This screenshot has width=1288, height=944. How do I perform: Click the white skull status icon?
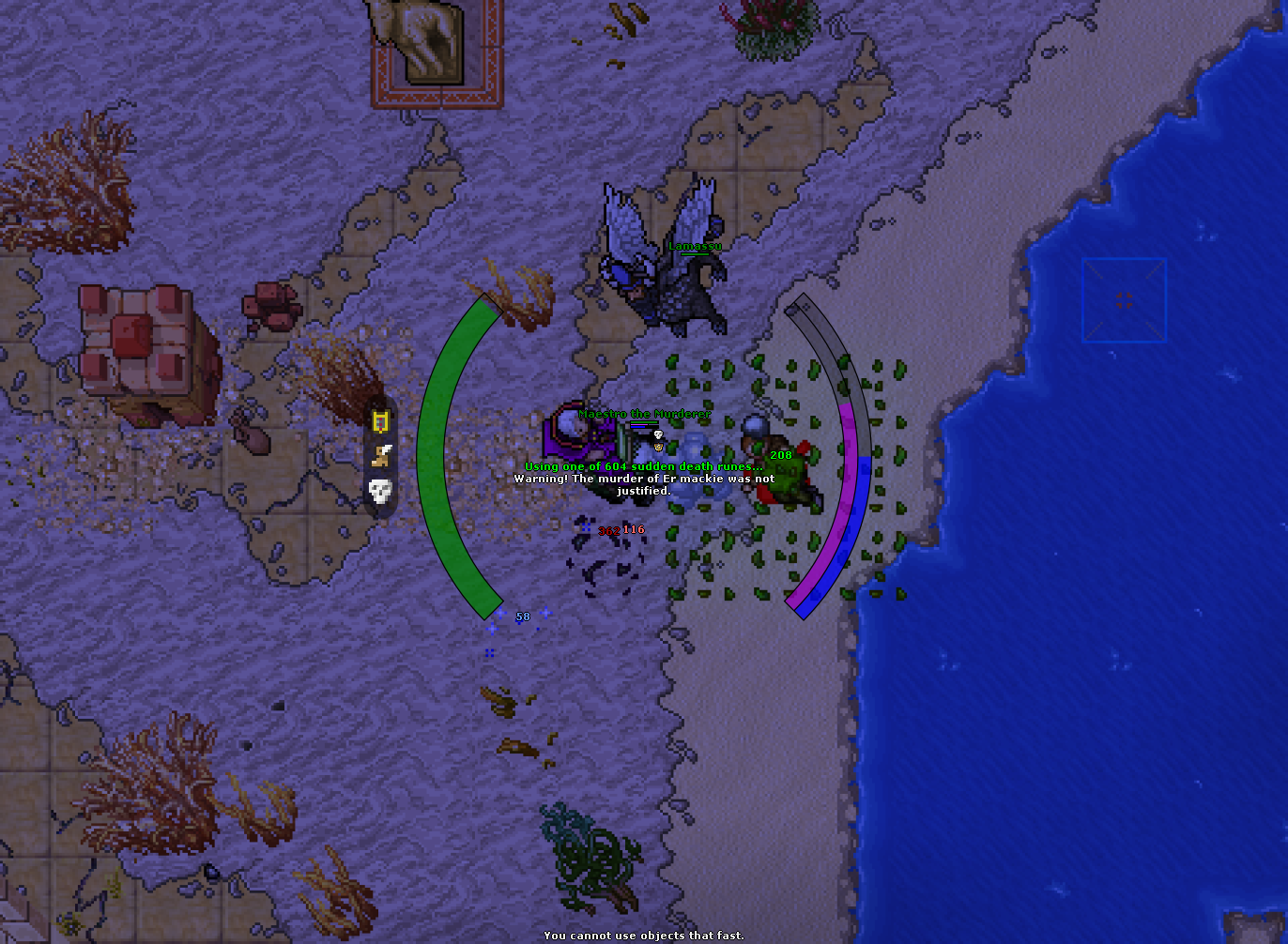(x=379, y=491)
